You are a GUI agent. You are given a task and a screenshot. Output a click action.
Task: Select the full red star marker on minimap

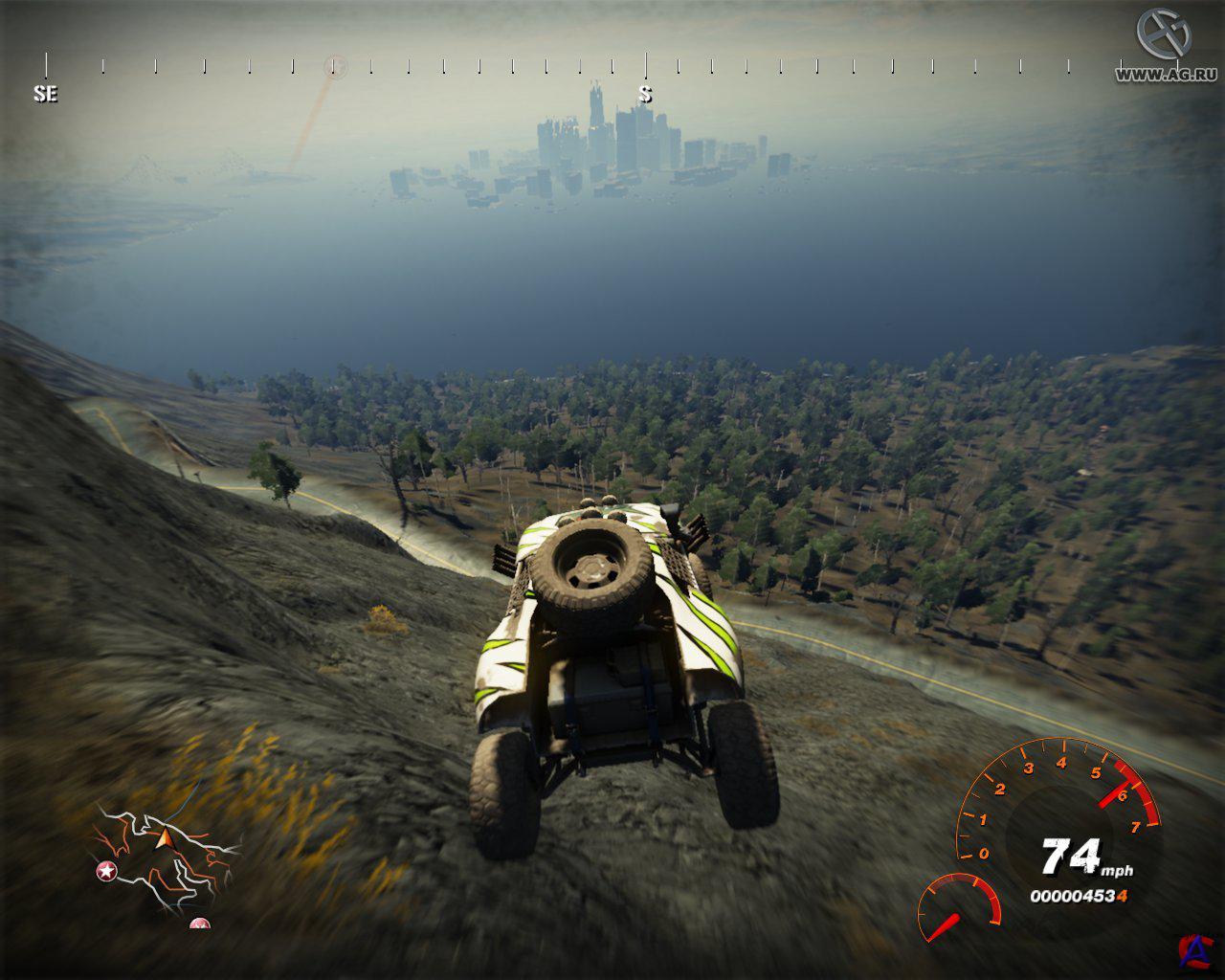104,871
